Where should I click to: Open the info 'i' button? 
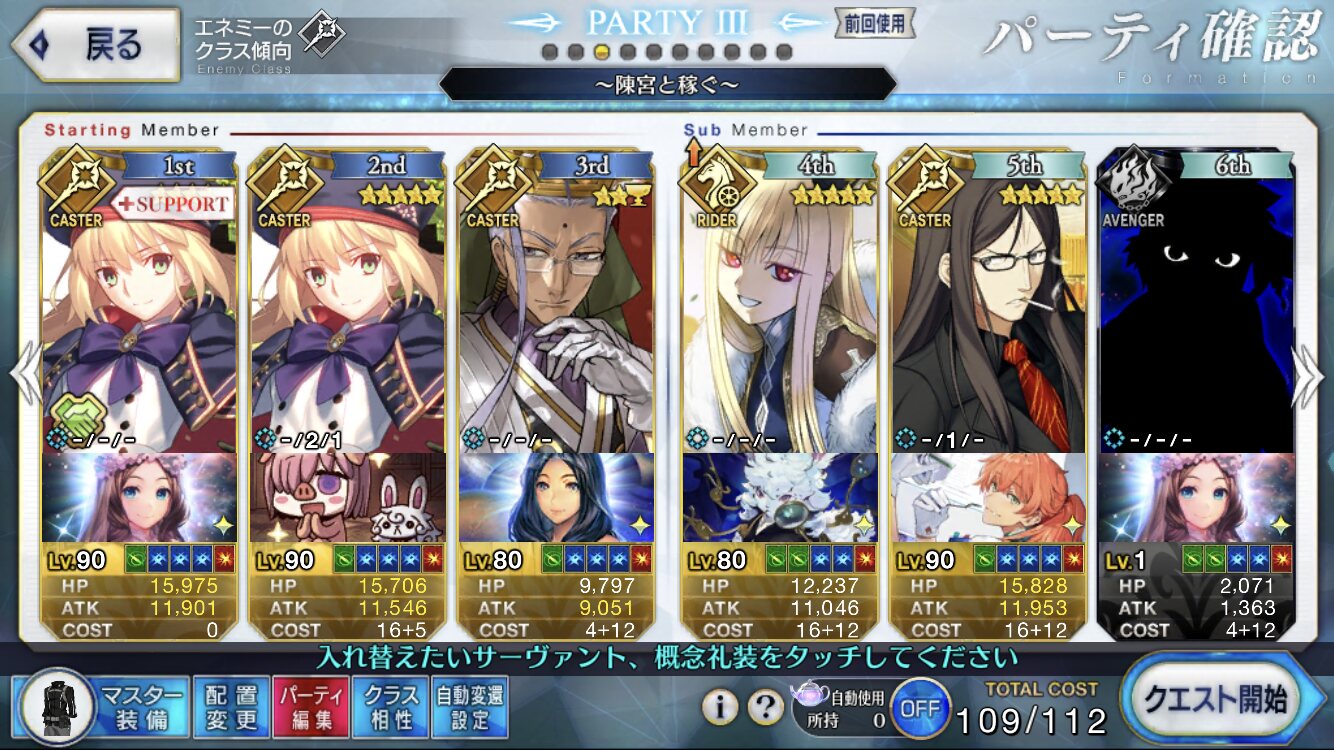coord(720,707)
